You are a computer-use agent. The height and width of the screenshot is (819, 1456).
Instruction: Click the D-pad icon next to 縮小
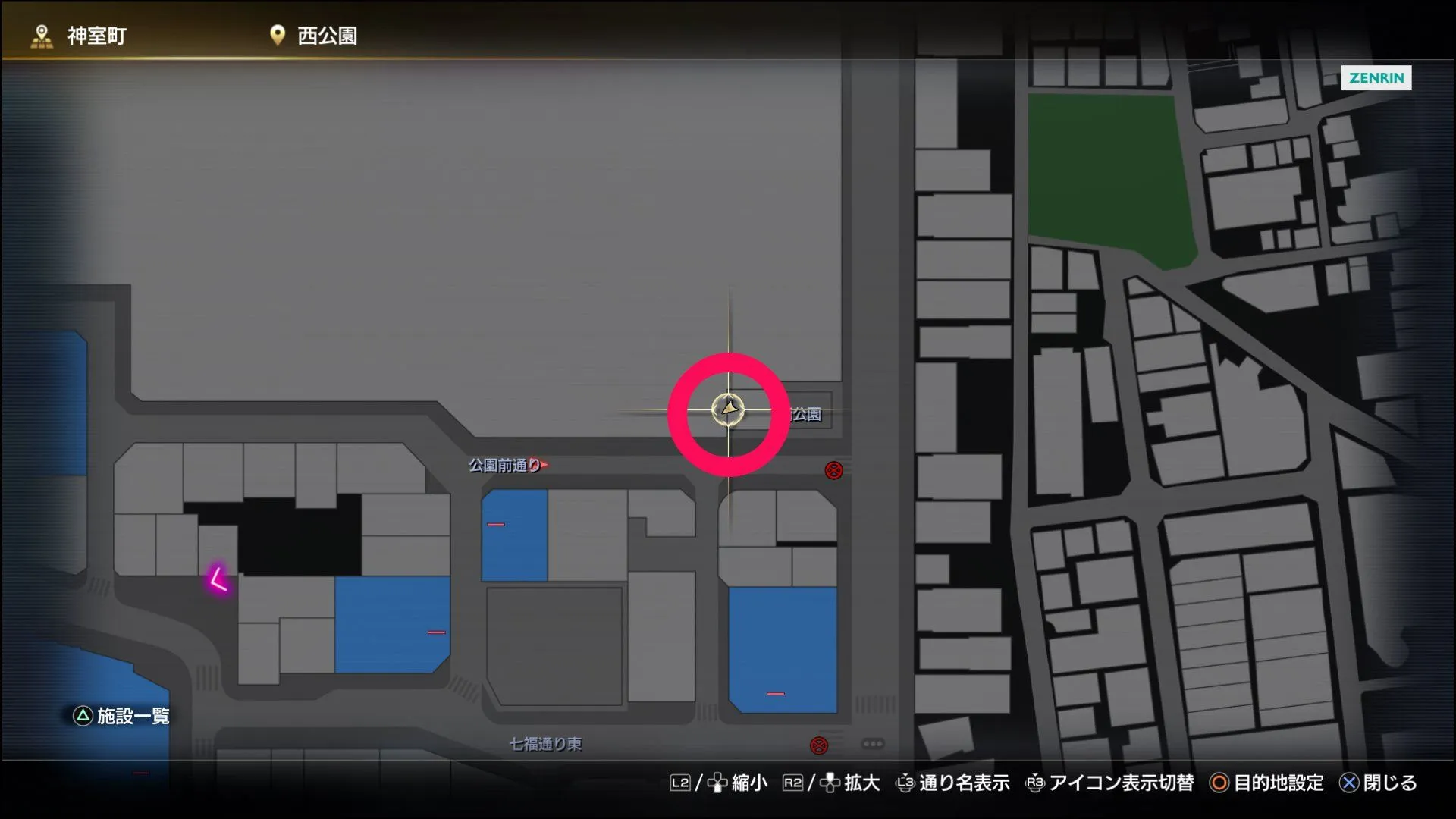pyautogui.click(x=717, y=783)
